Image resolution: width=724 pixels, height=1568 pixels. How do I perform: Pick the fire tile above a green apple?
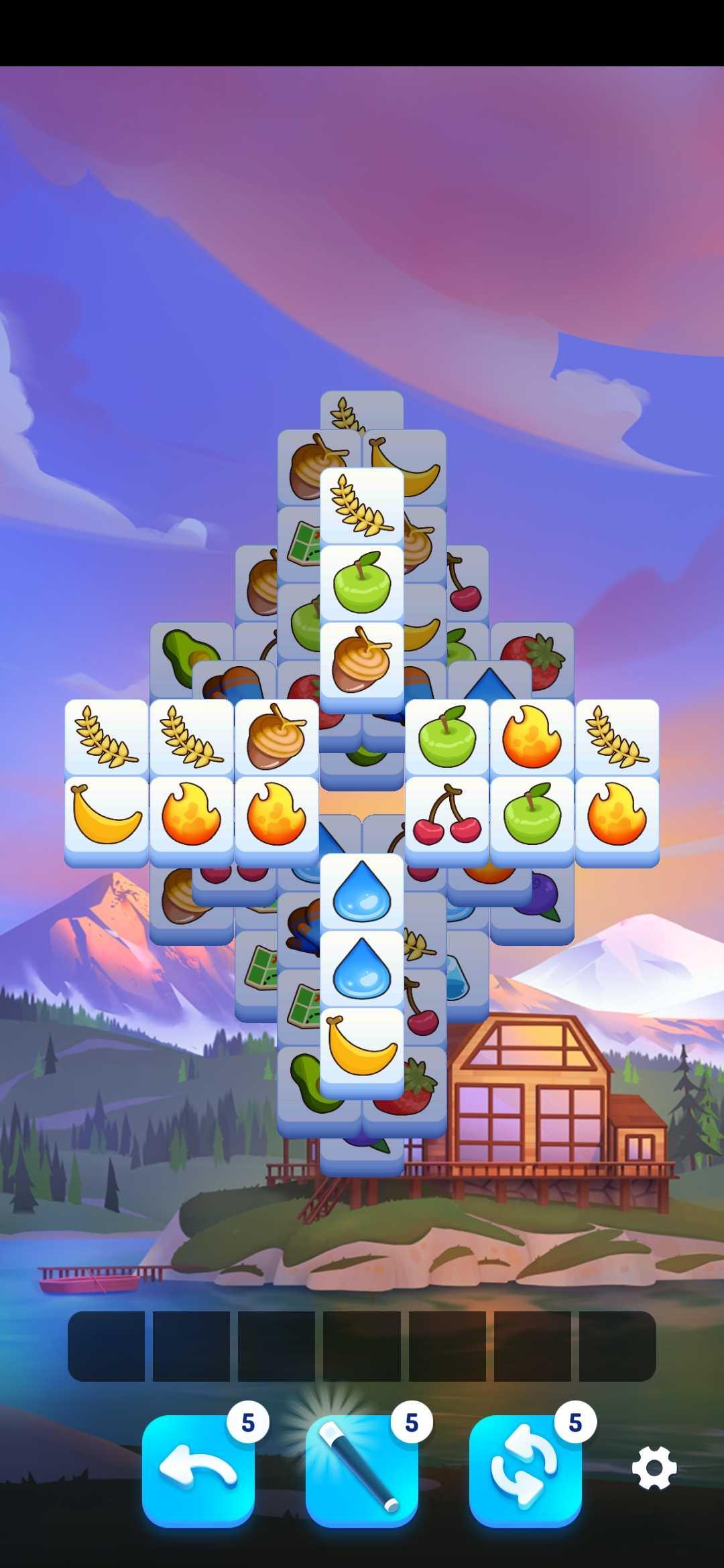(532, 737)
